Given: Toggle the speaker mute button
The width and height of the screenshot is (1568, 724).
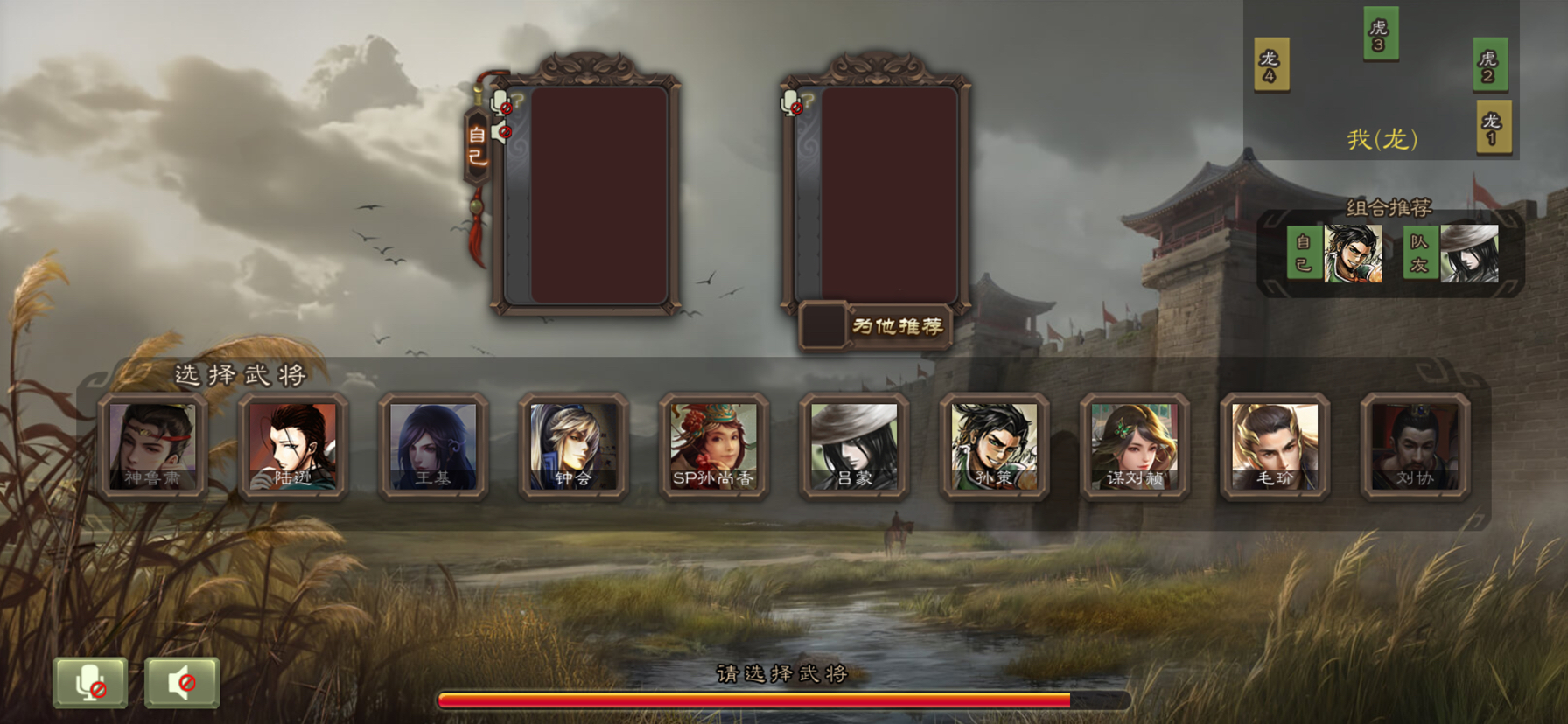Looking at the screenshot, I should coord(182,682).
